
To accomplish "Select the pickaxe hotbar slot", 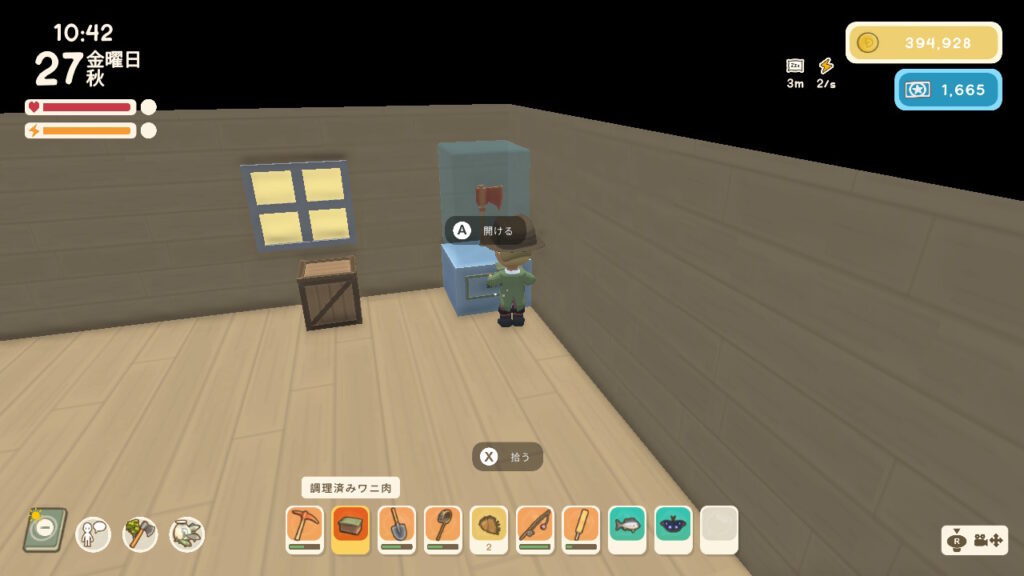I will pos(304,528).
